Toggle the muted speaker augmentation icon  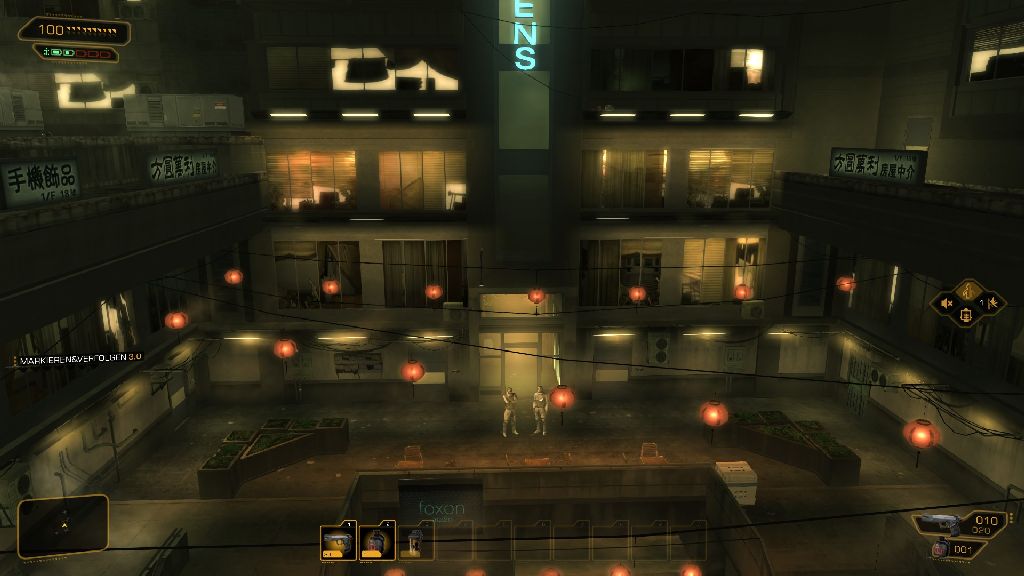946,302
